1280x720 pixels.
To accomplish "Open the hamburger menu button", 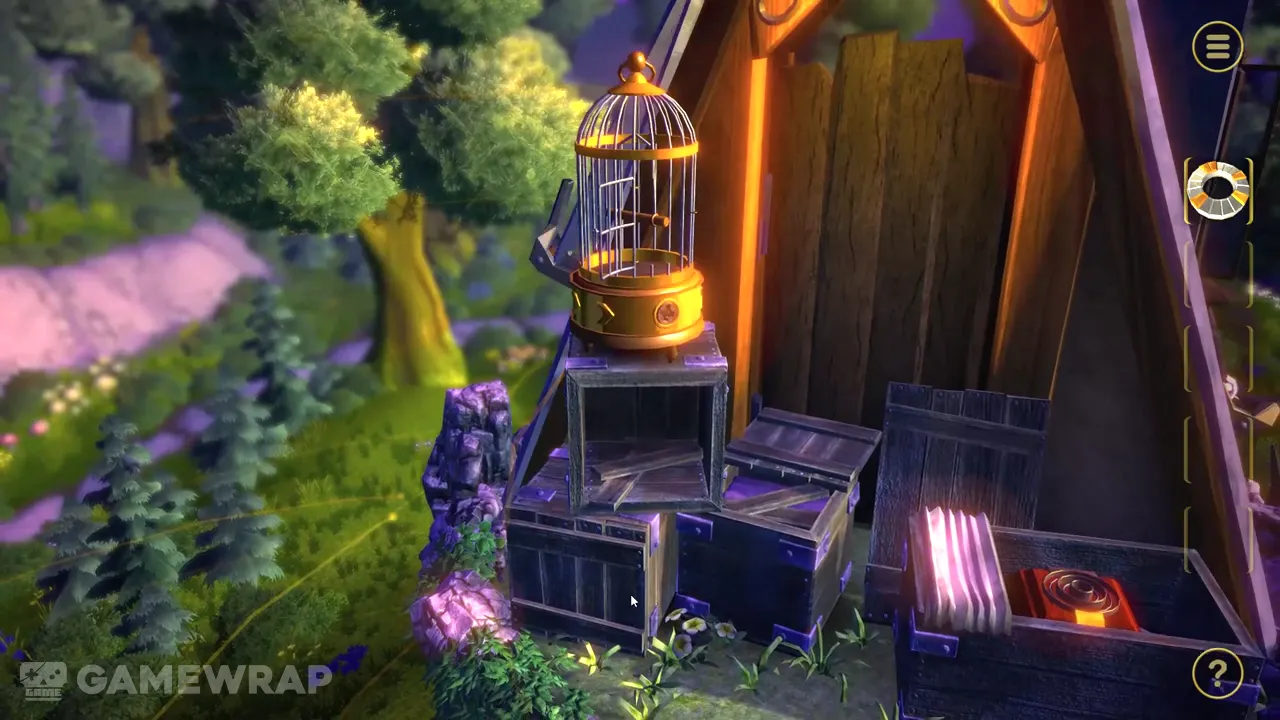I will (1217, 46).
